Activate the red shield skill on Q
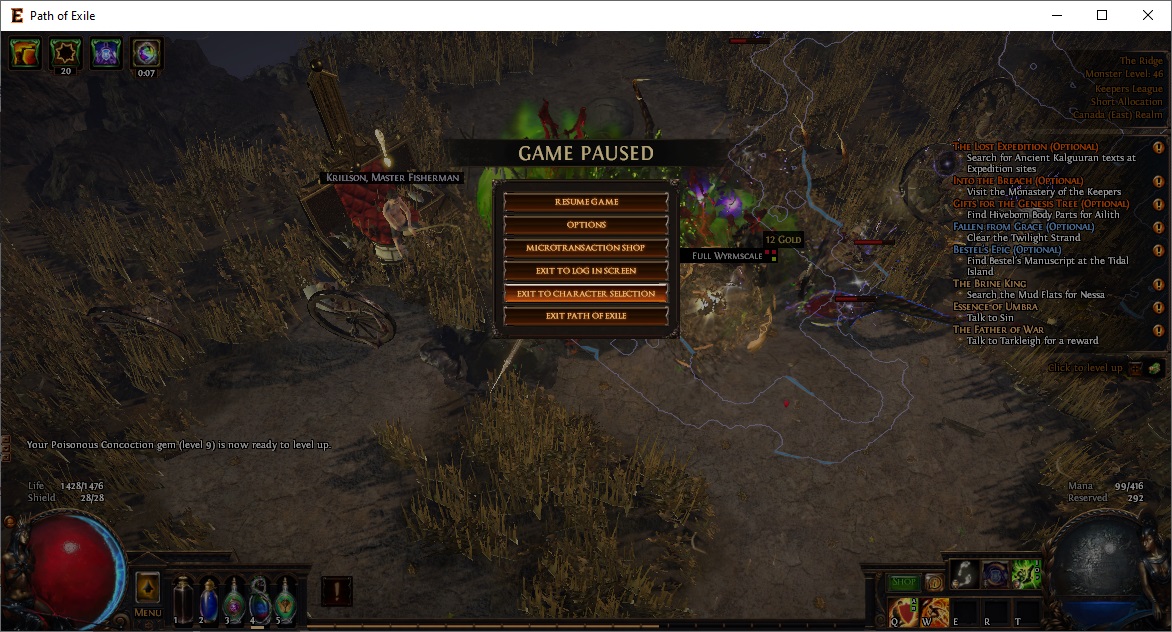Screen dimensions: 1172x632 (904, 611)
